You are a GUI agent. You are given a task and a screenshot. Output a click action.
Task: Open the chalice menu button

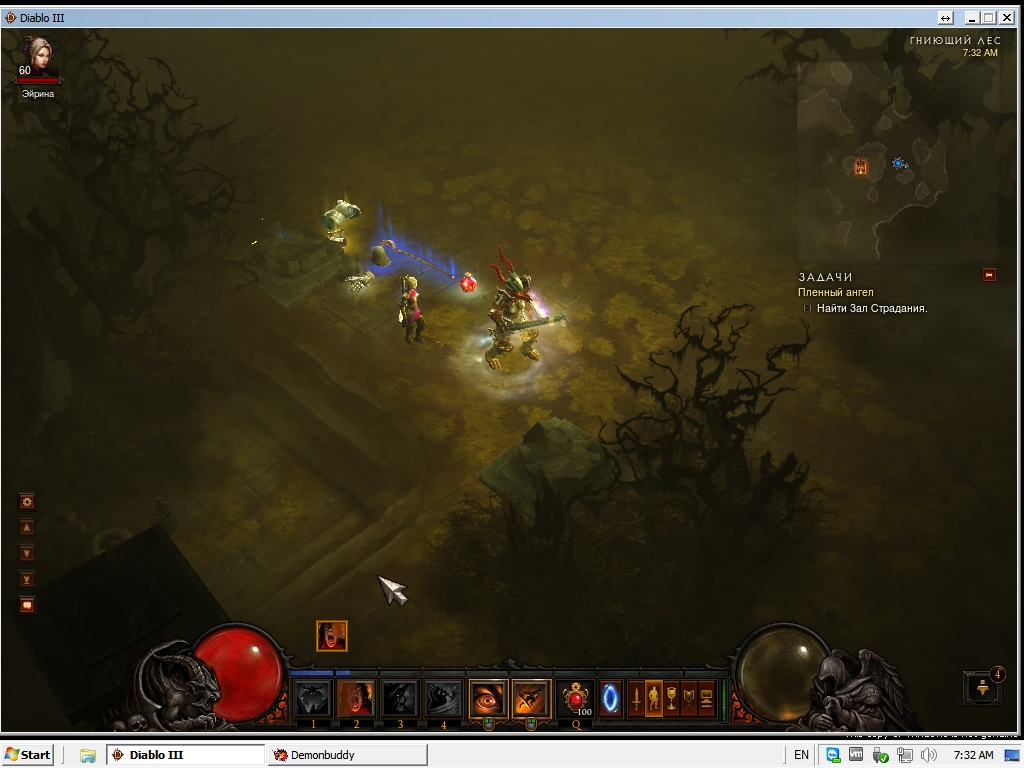point(671,698)
